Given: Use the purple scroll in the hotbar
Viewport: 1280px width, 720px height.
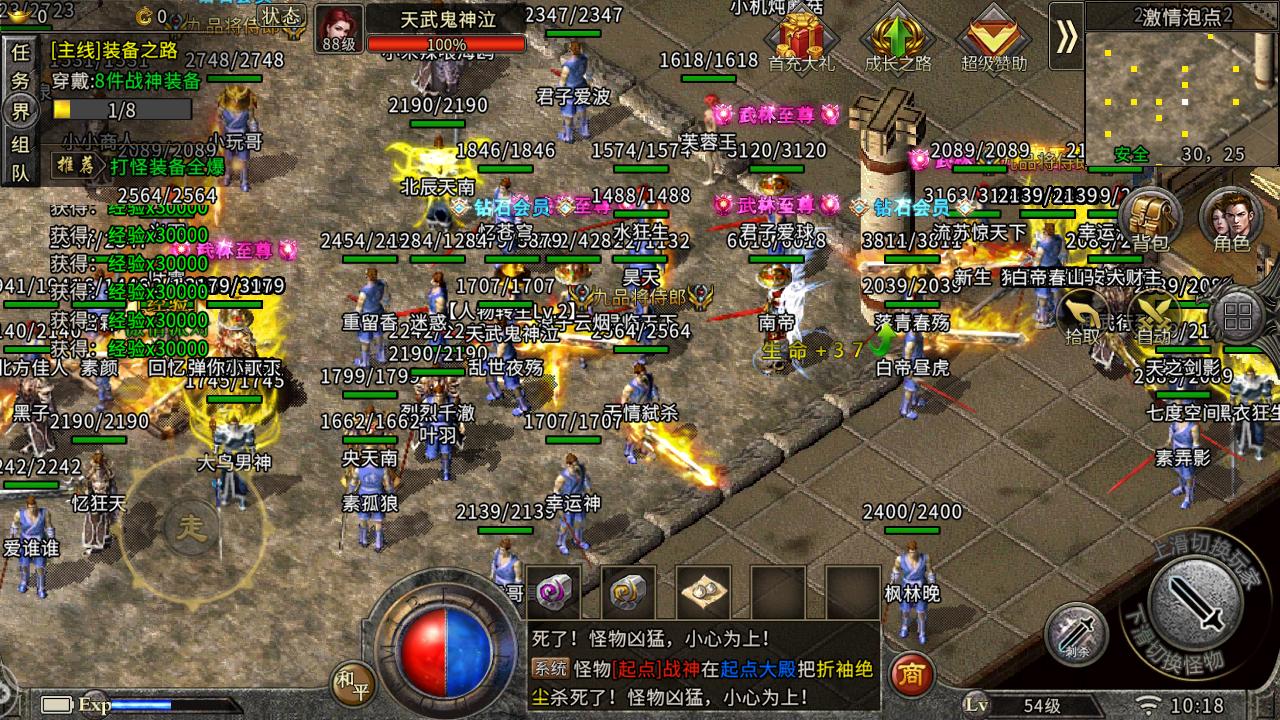Looking at the screenshot, I should 554,592.
